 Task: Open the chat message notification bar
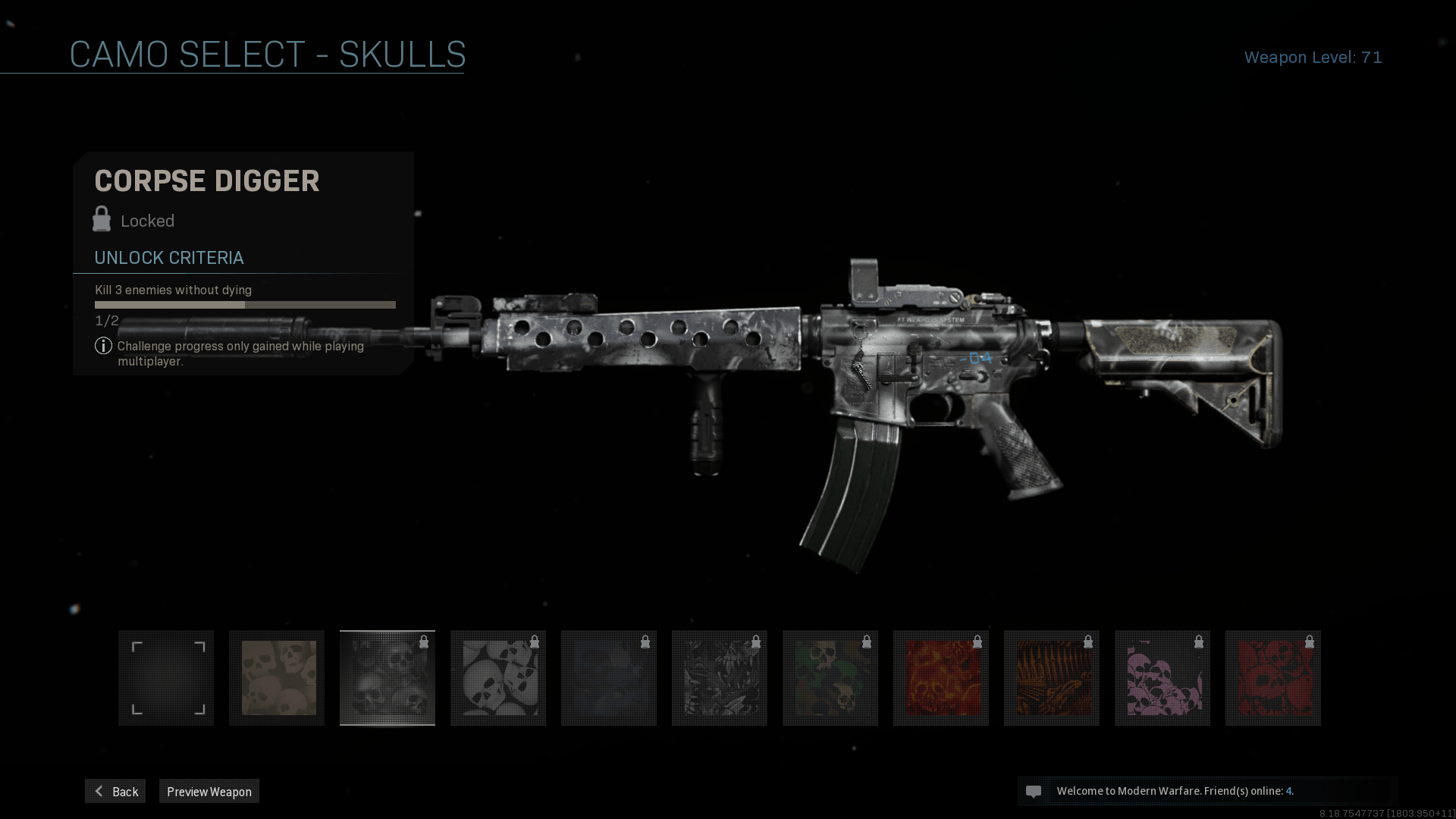(x=1207, y=791)
